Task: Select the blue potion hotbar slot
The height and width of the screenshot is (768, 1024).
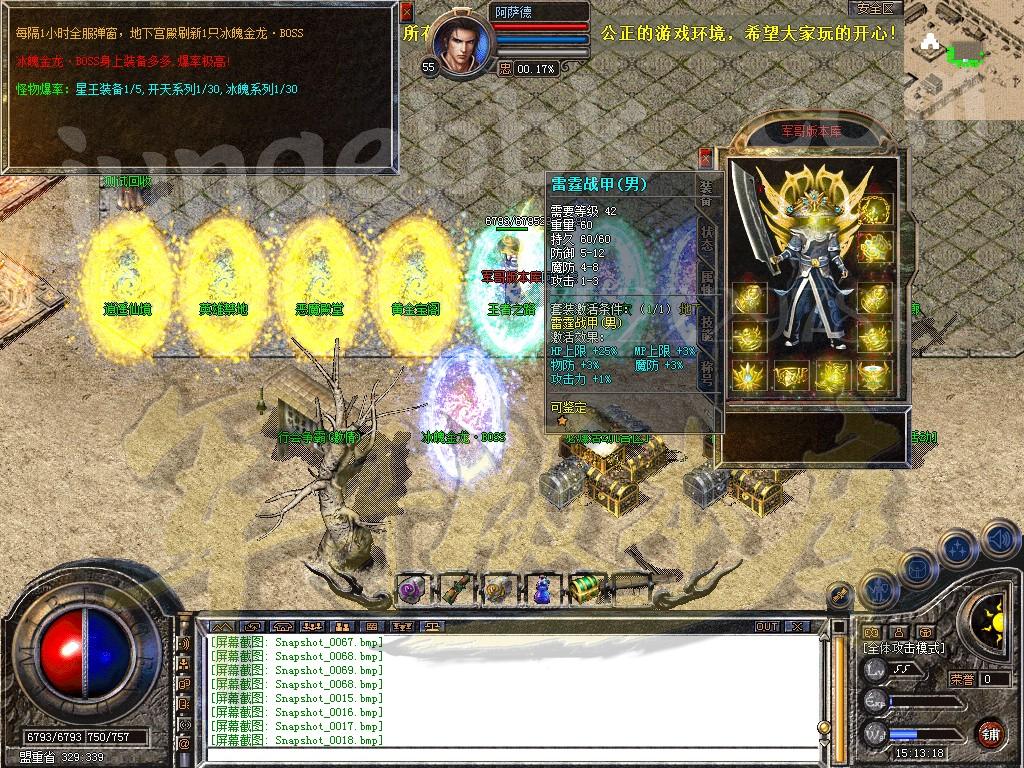Action: 541,589
